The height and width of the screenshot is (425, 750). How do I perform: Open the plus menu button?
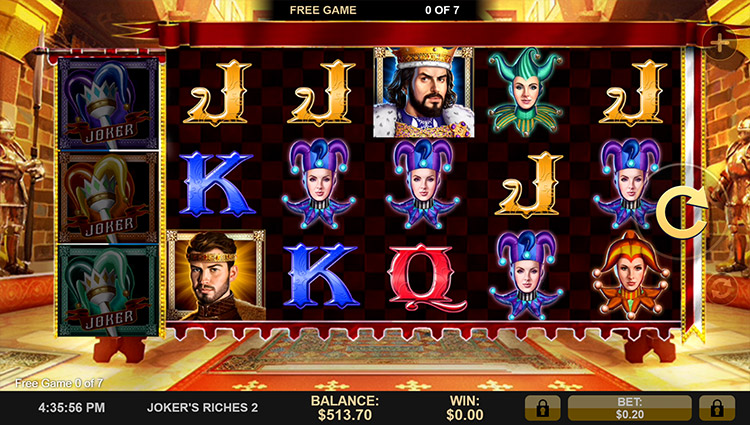tap(722, 41)
